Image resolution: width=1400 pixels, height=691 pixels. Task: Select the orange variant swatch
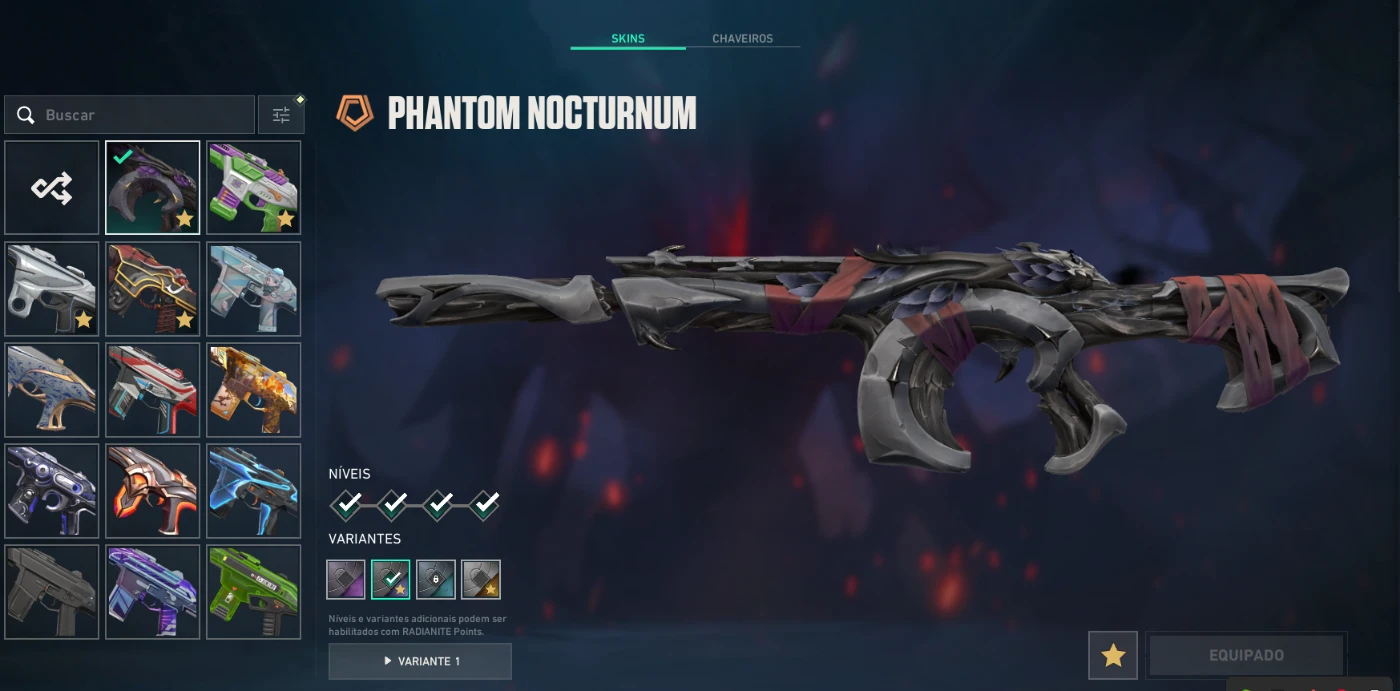pyautogui.click(x=481, y=579)
